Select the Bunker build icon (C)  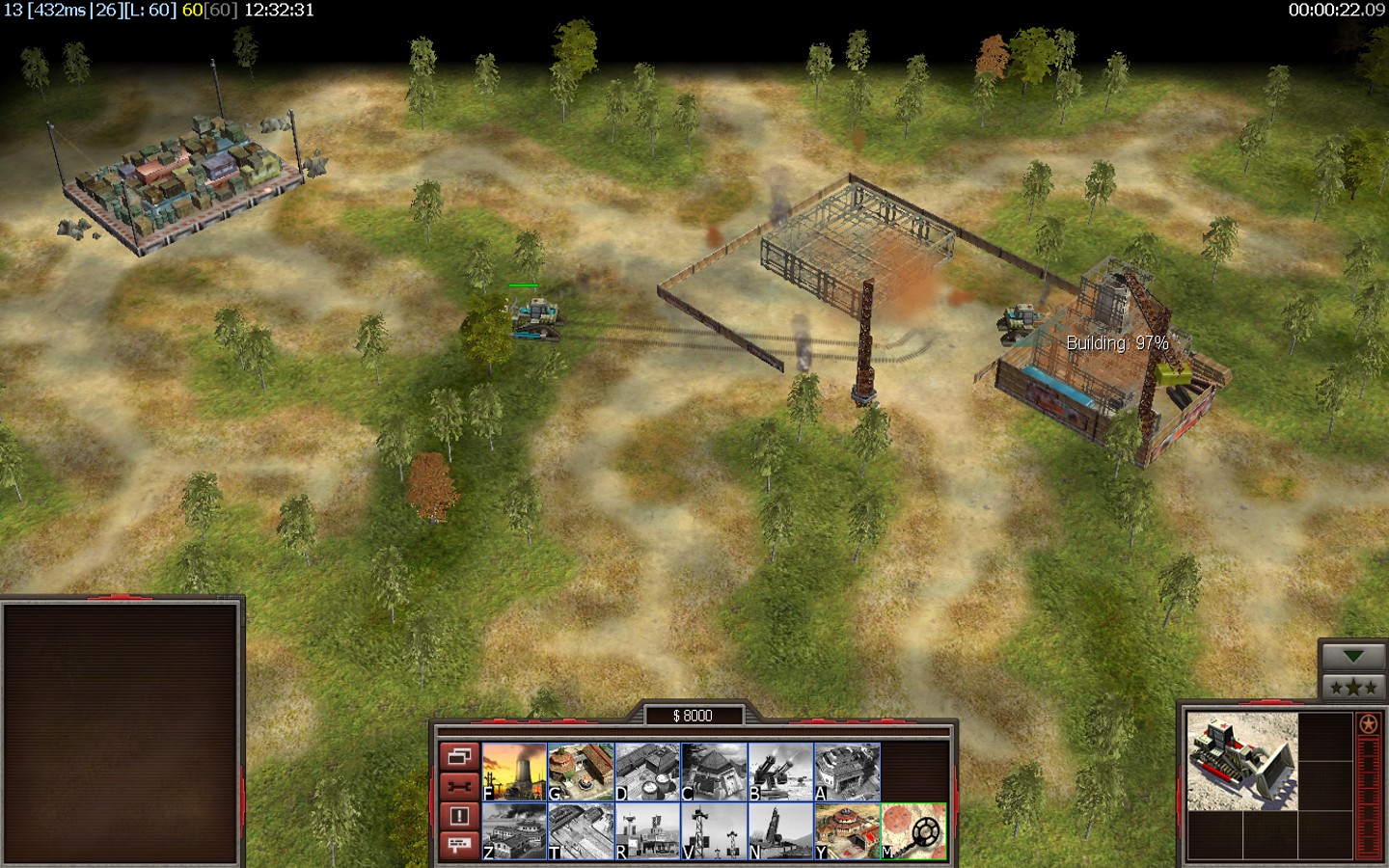pyautogui.click(x=714, y=772)
